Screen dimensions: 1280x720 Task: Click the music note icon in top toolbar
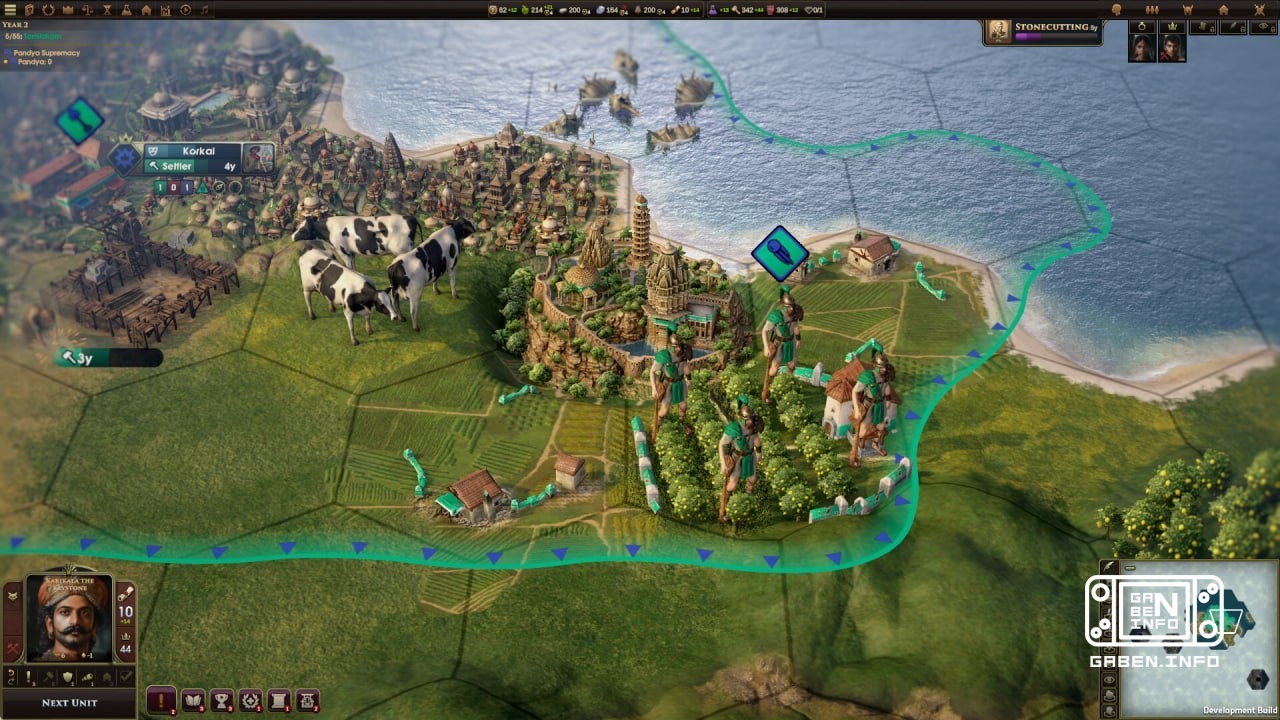(204, 10)
